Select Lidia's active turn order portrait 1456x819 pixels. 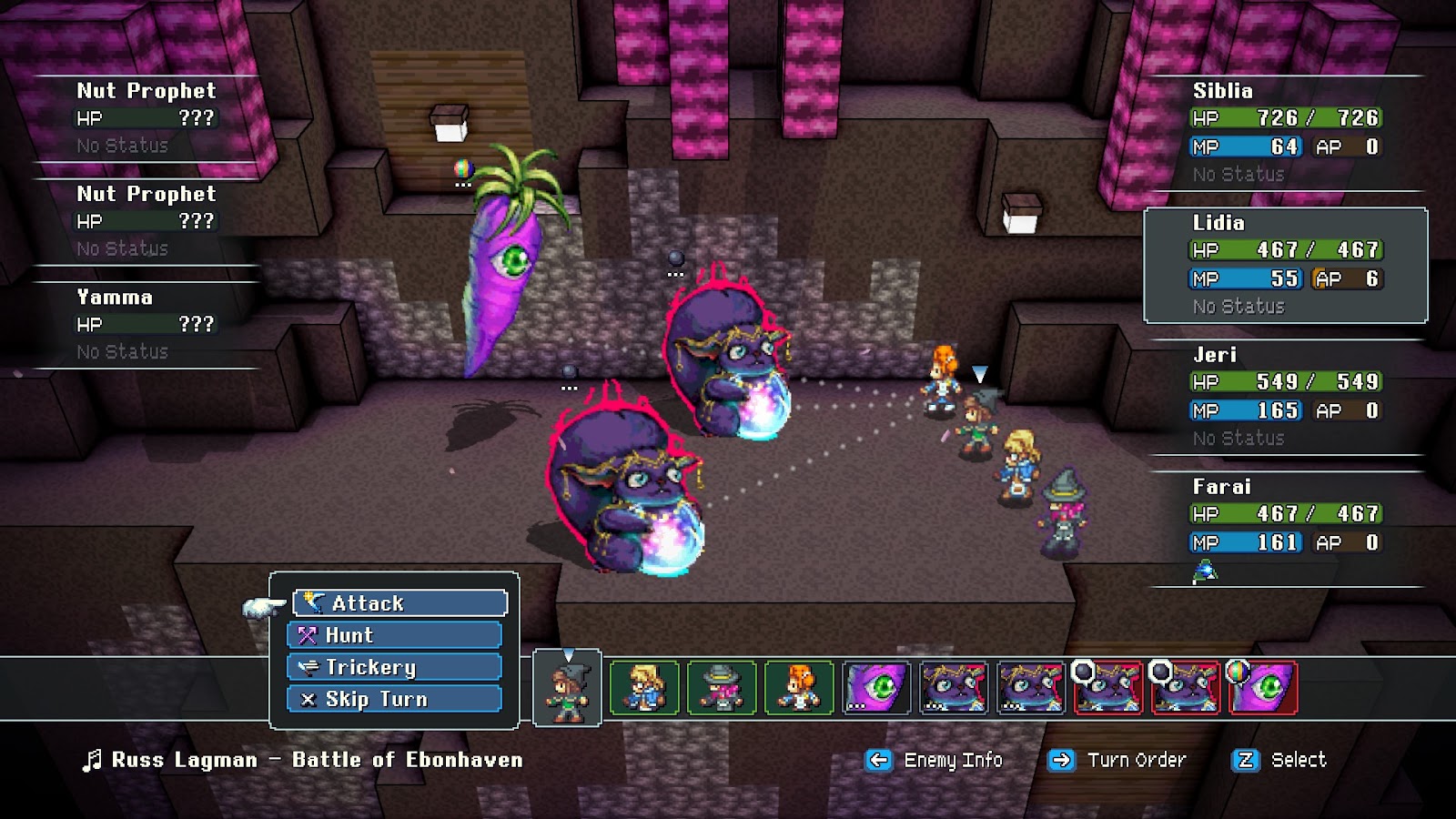[x=567, y=688]
